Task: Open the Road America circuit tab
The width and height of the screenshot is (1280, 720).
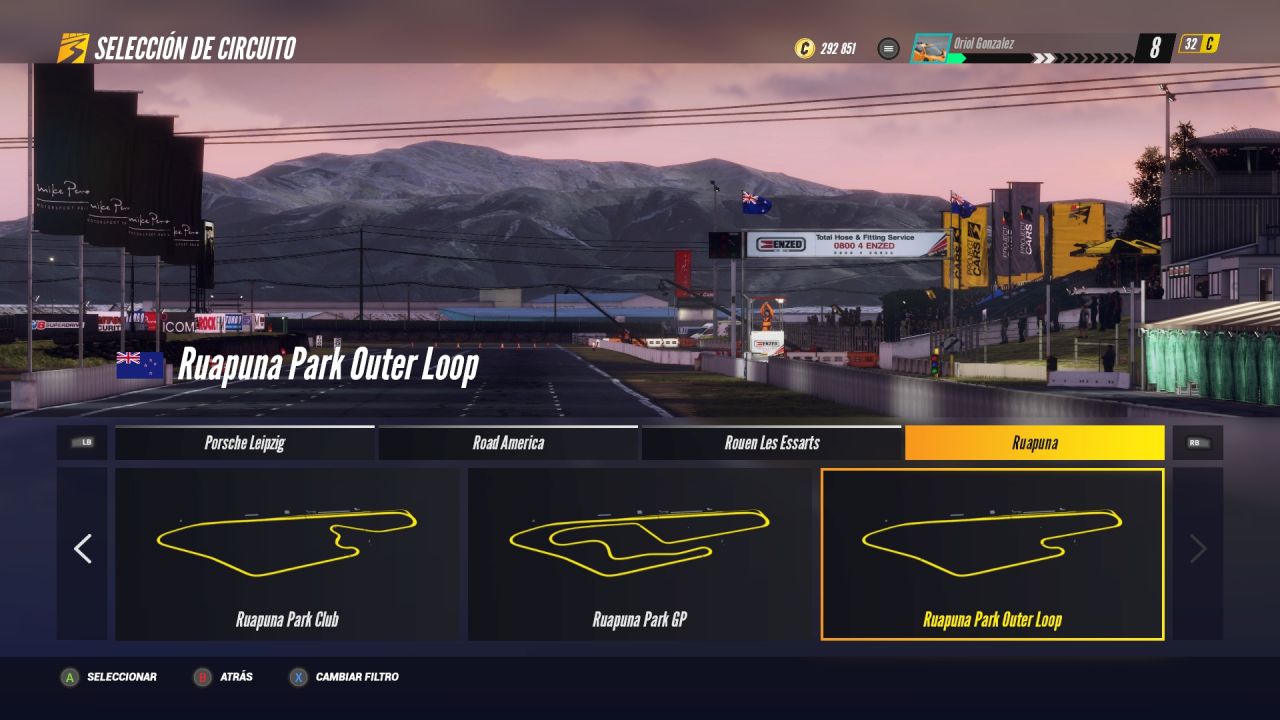Action: point(508,443)
